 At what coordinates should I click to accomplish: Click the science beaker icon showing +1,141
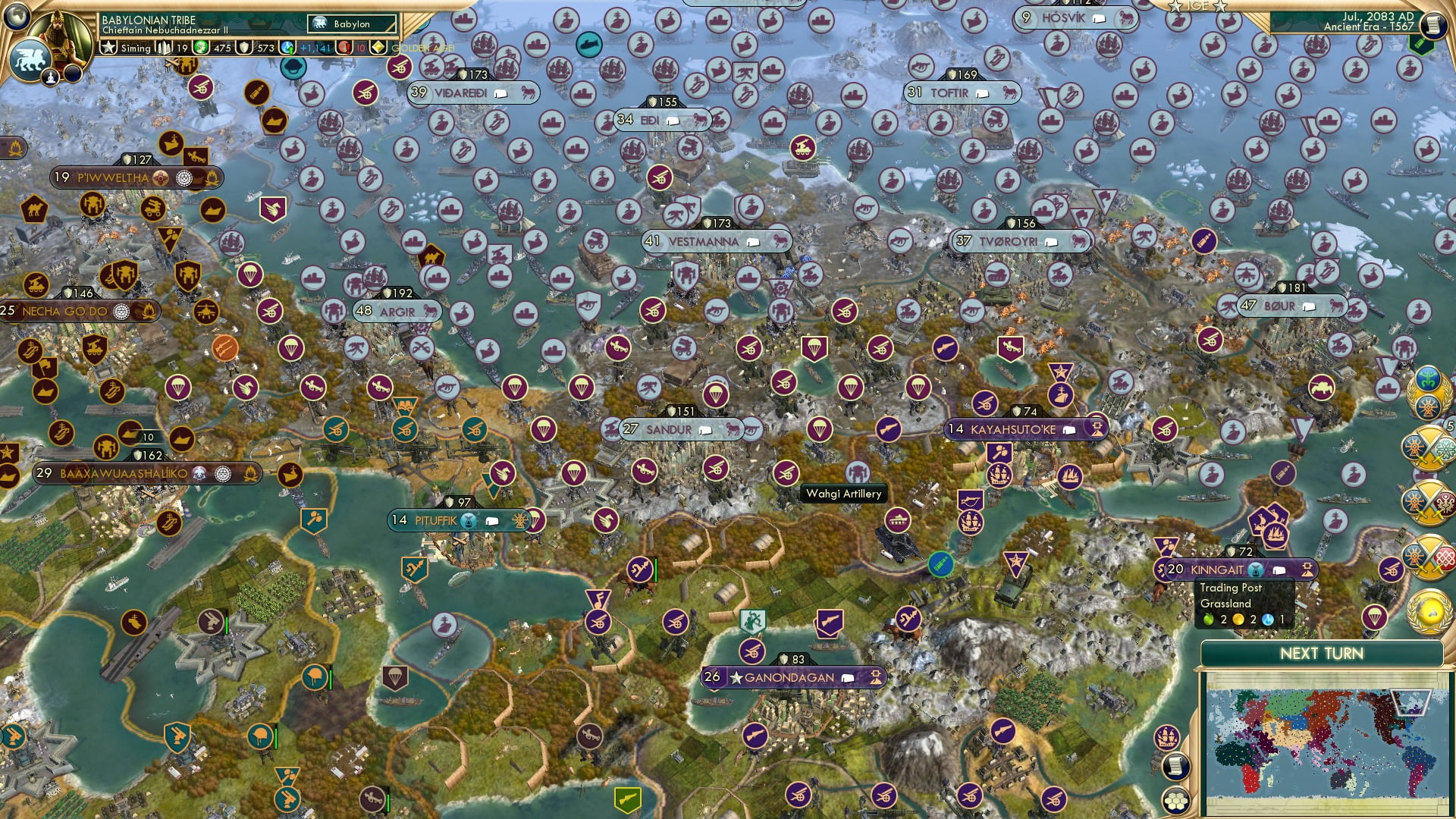(287, 47)
